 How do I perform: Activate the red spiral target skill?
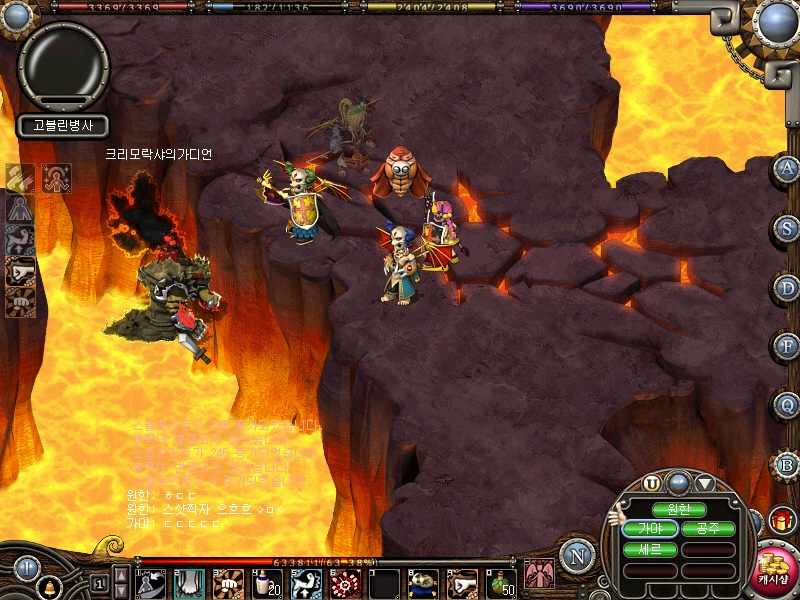click(345, 583)
